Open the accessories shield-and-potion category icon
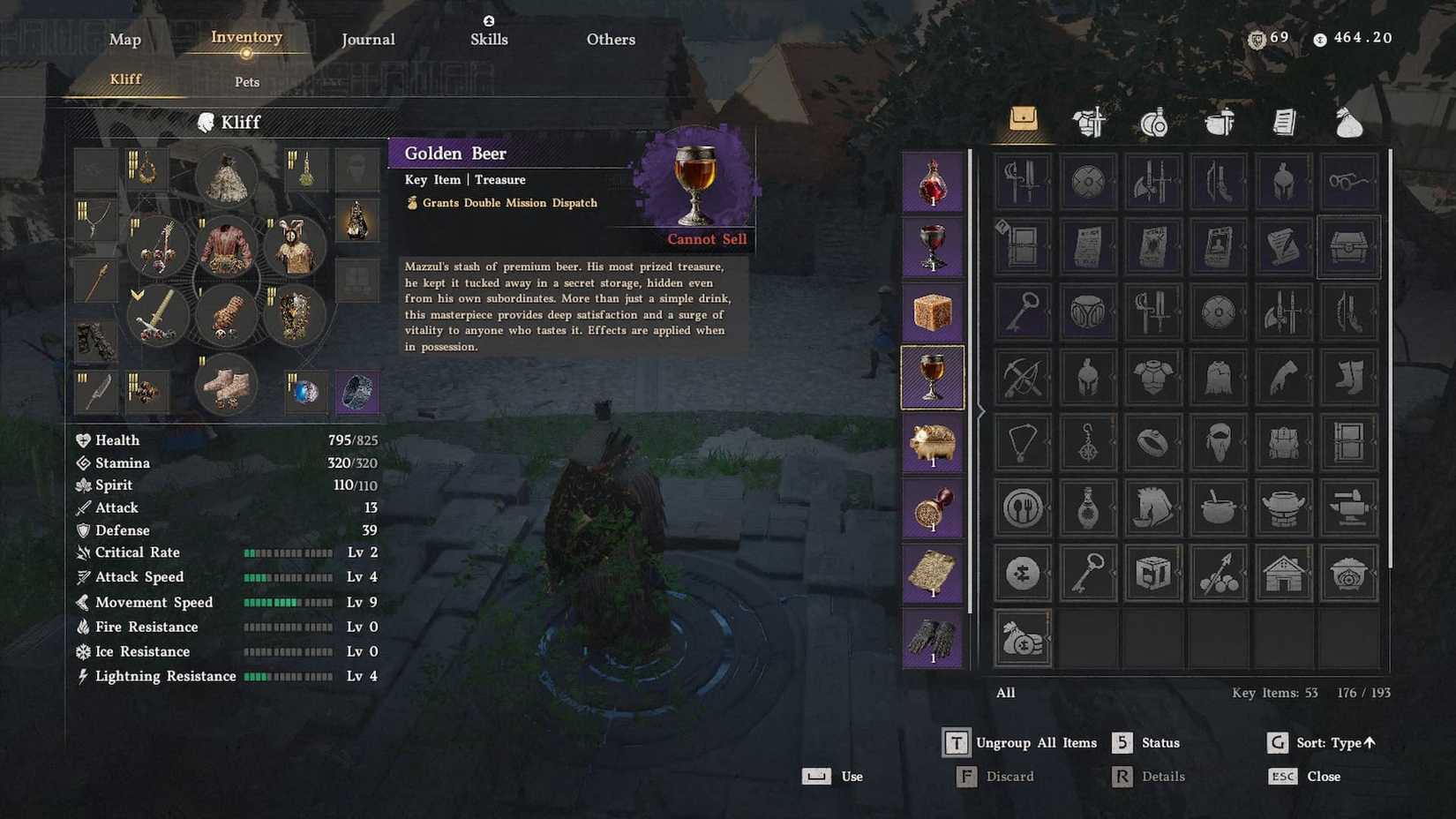 point(1152,121)
